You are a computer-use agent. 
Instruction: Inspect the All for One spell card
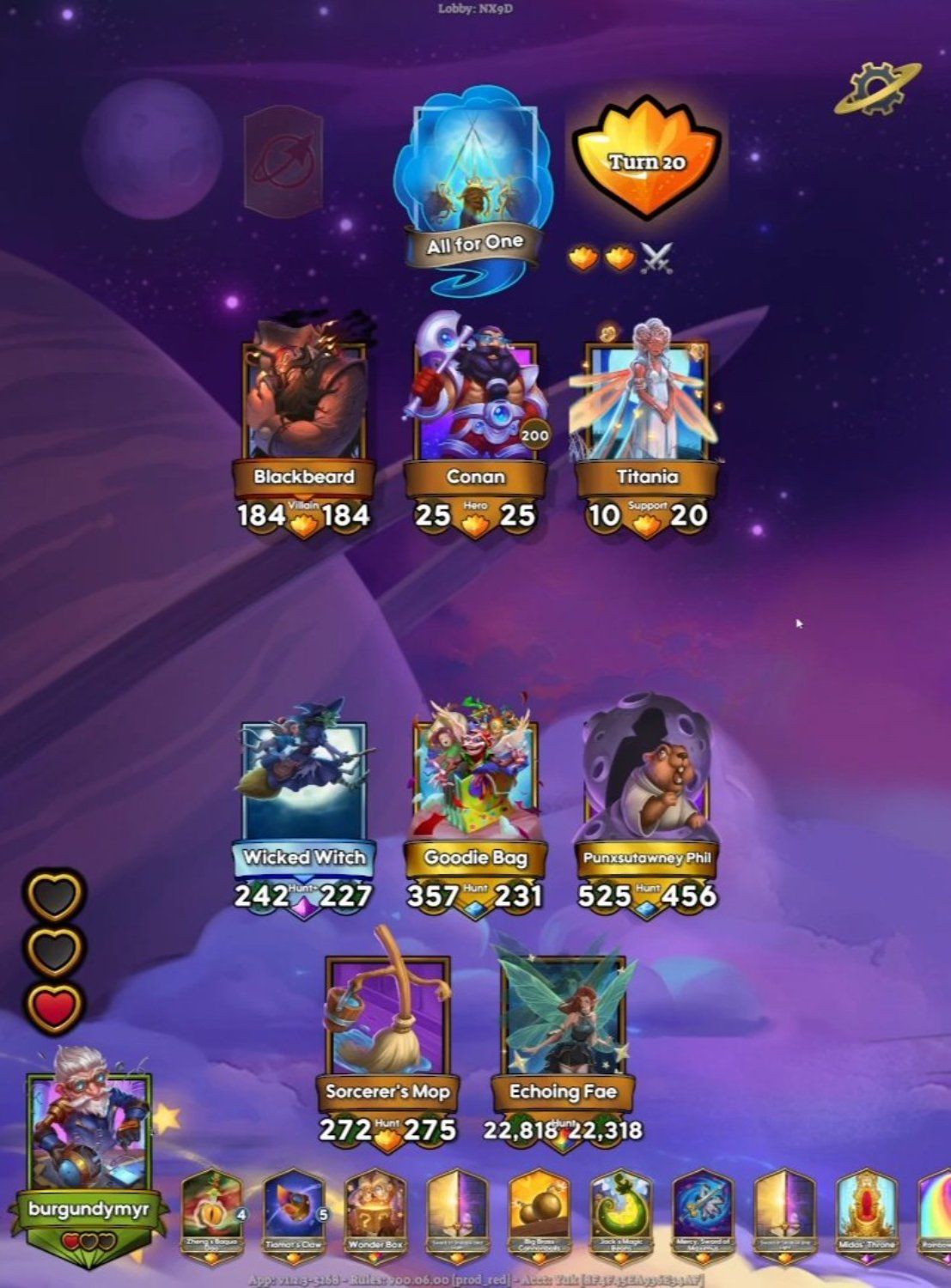point(474,185)
